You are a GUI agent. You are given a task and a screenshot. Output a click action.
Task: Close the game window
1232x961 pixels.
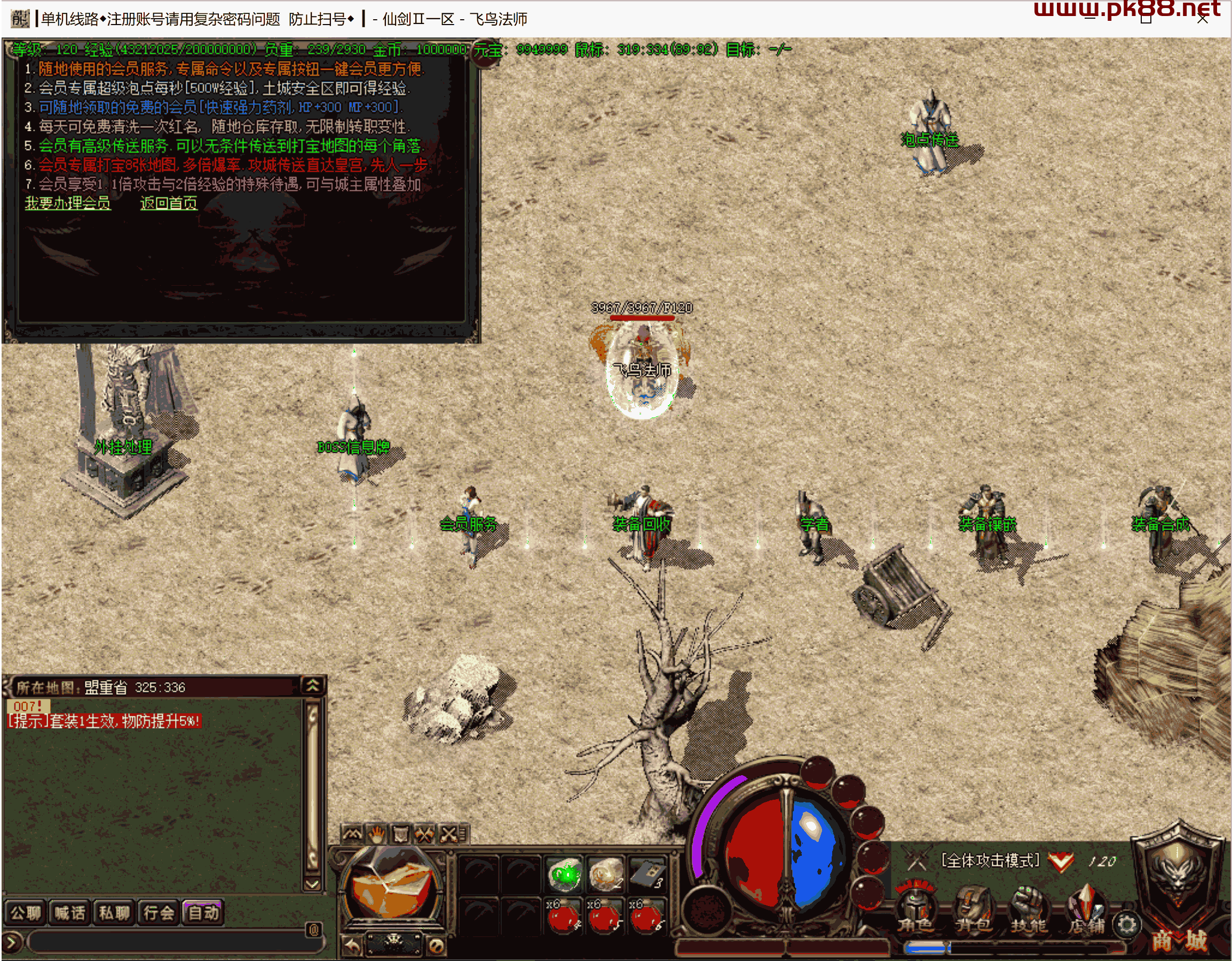(1202, 19)
